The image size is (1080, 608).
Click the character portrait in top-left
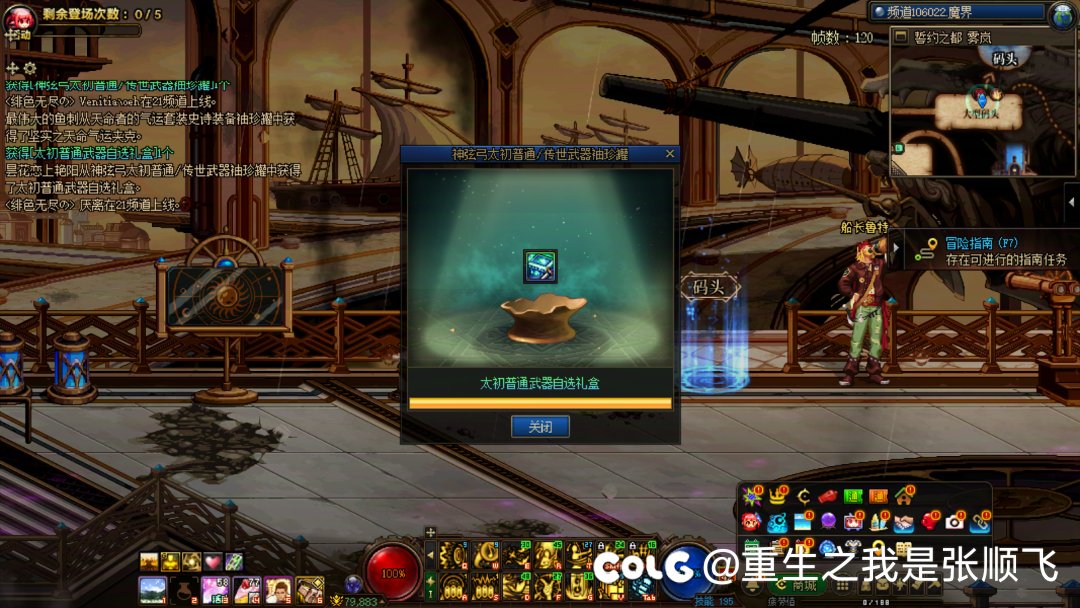(20, 18)
